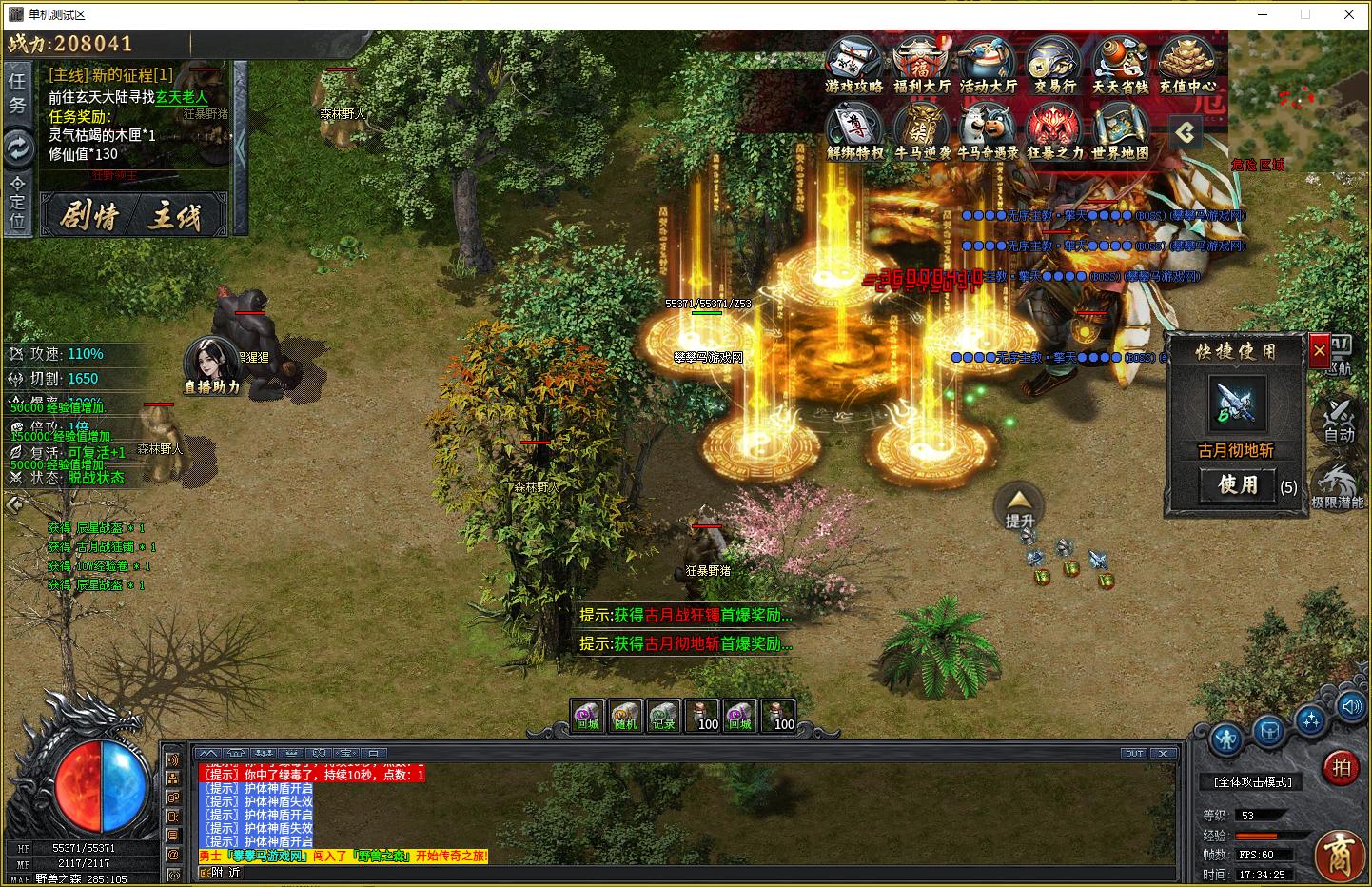Open the 福利大厅 welfare hall
The width and height of the screenshot is (1372, 887).
click(x=921, y=63)
